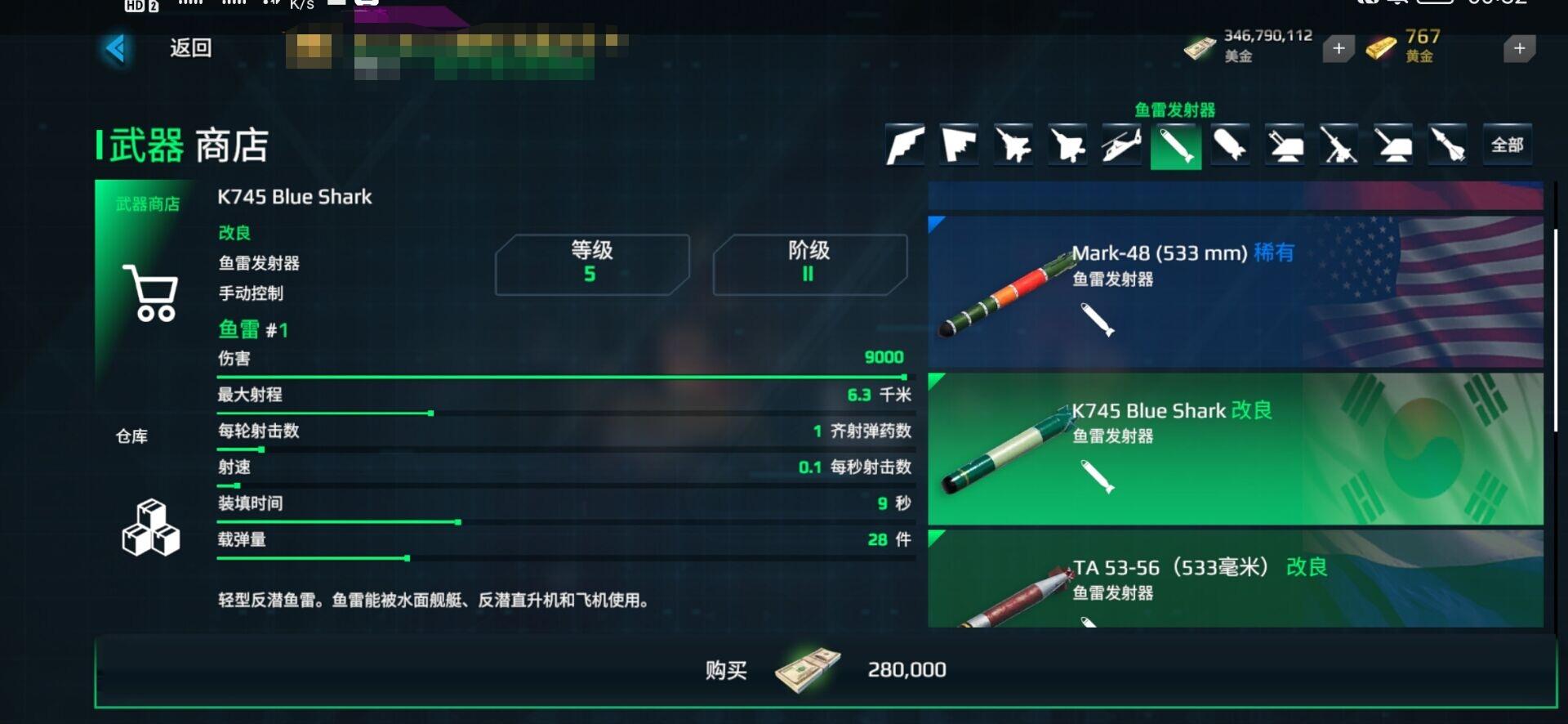This screenshot has width=1568, height=724.
Task: Filter by helicopter category icon
Action: (x=1121, y=145)
